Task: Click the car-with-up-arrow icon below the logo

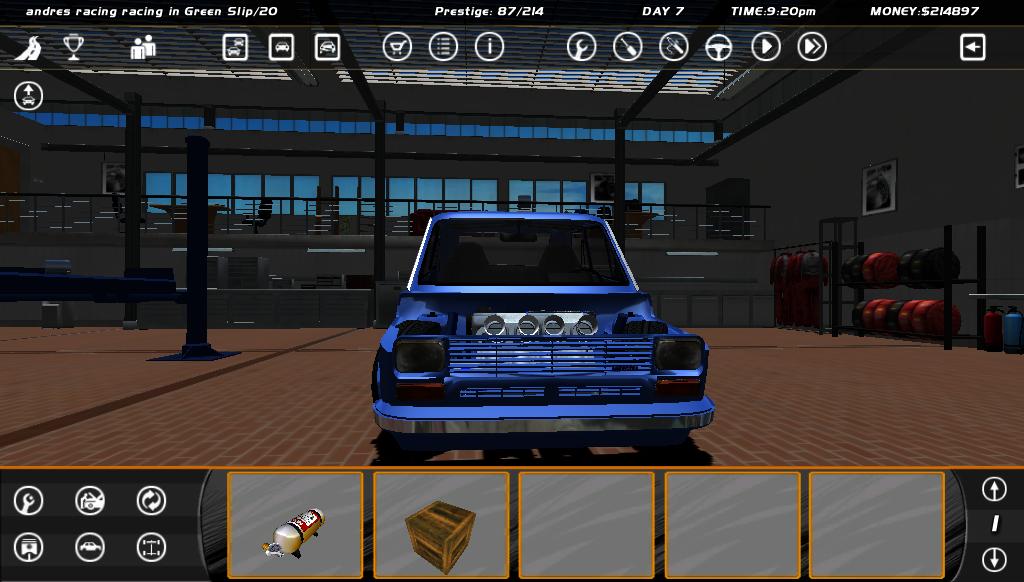Action: coord(29,96)
